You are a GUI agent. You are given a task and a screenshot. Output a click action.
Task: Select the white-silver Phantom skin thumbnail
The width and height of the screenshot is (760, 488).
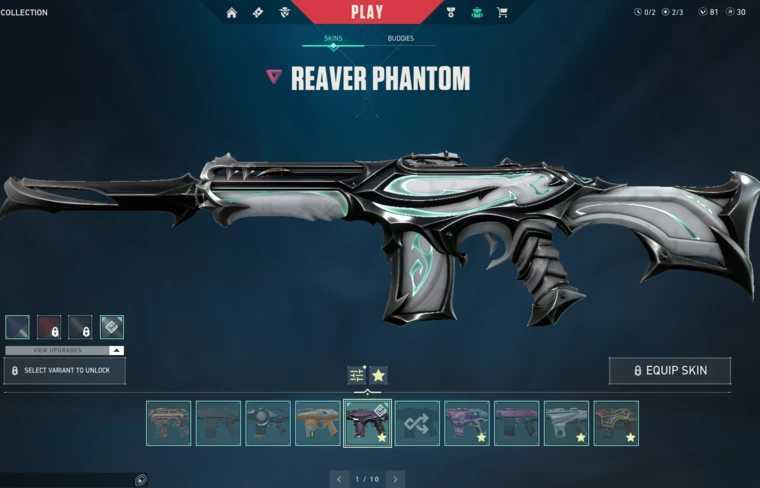click(x=566, y=423)
